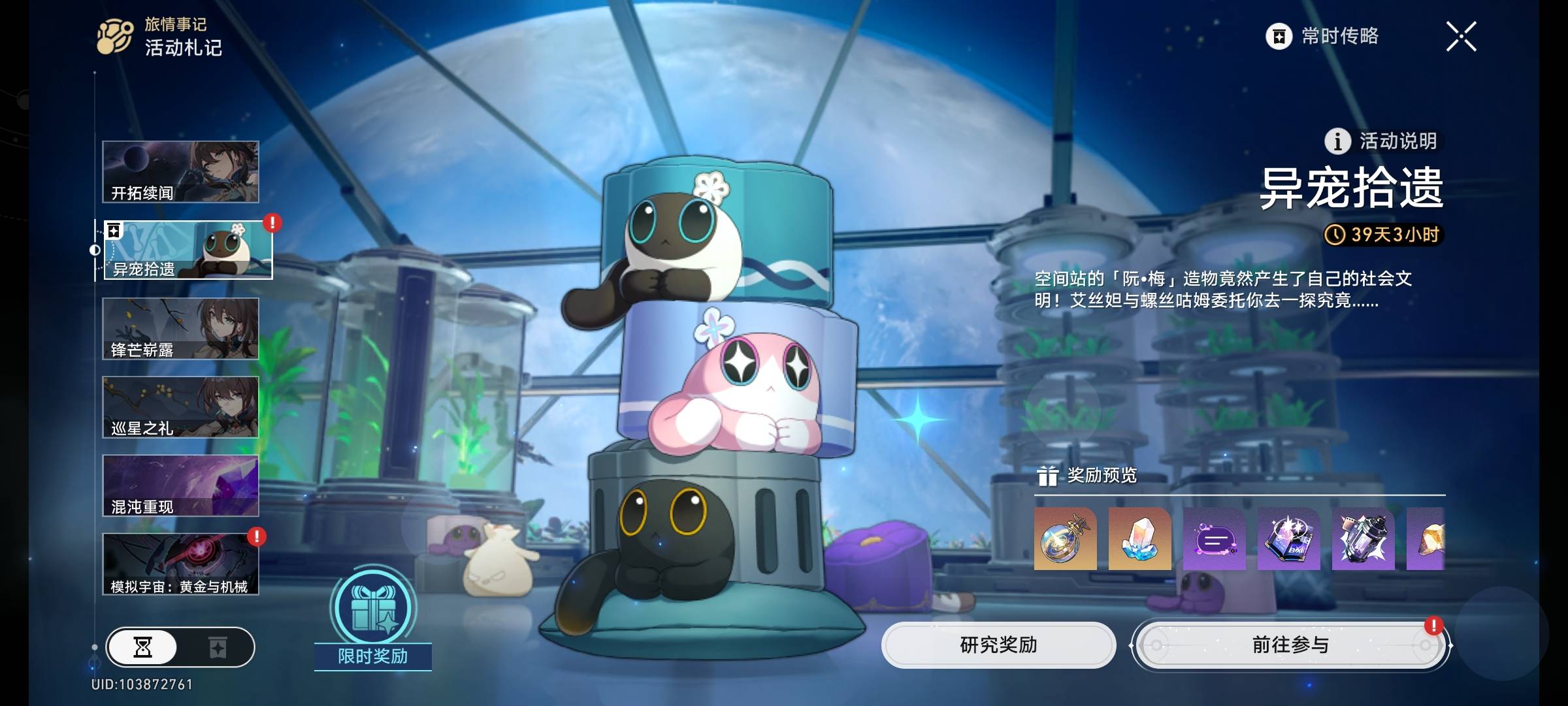
Task: Switch to the hourglass limited-time toggle
Action: [143, 648]
